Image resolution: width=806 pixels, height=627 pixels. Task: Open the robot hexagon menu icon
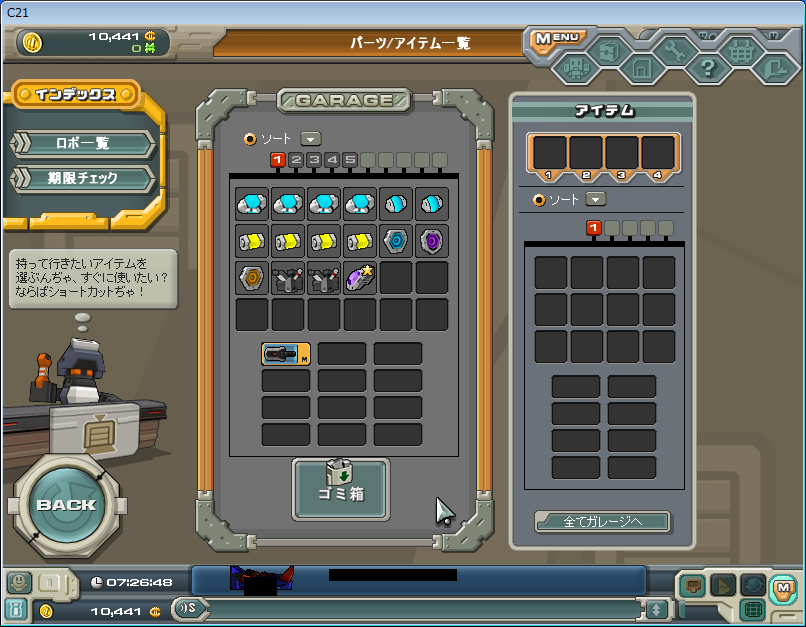(x=575, y=68)
